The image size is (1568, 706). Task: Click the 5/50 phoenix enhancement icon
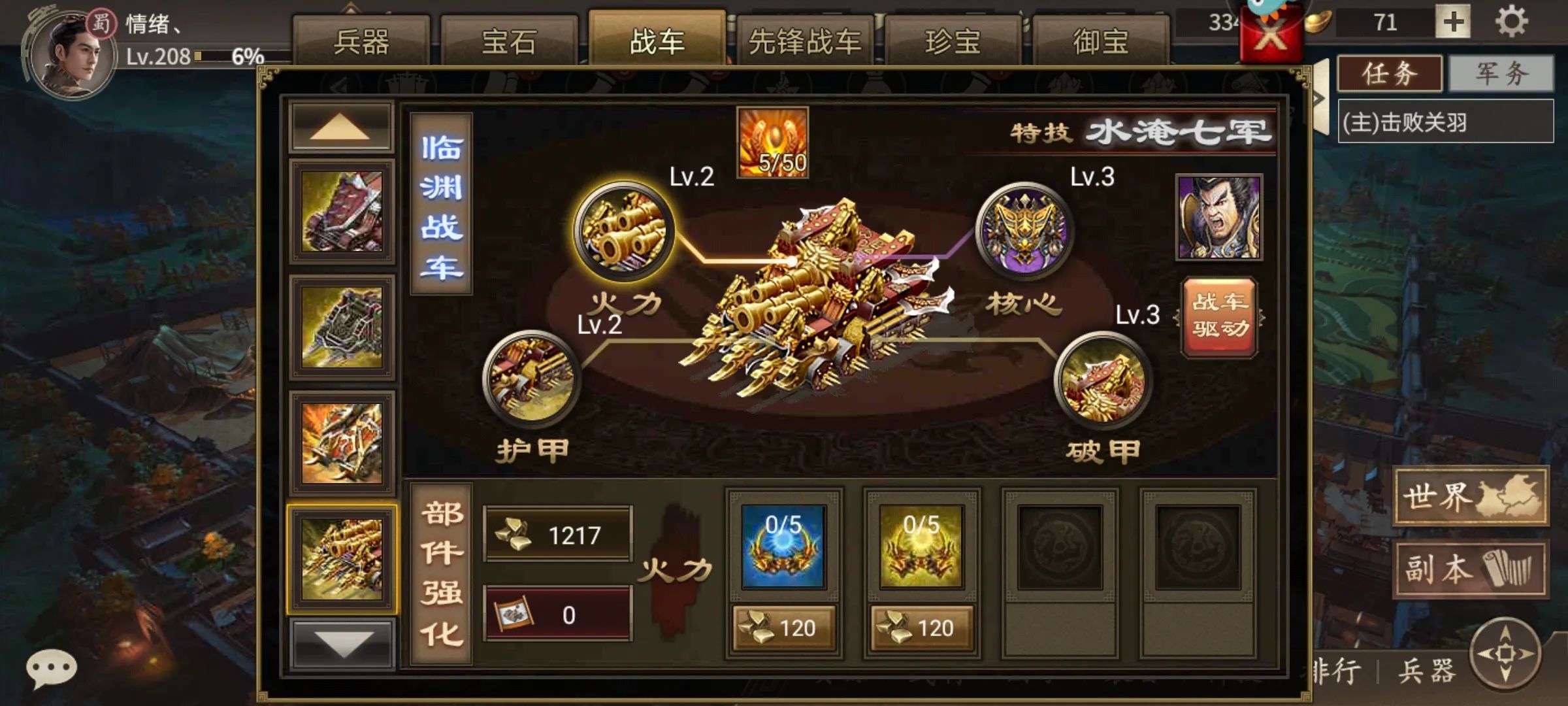pyautogui.click(x=774, y=141)
